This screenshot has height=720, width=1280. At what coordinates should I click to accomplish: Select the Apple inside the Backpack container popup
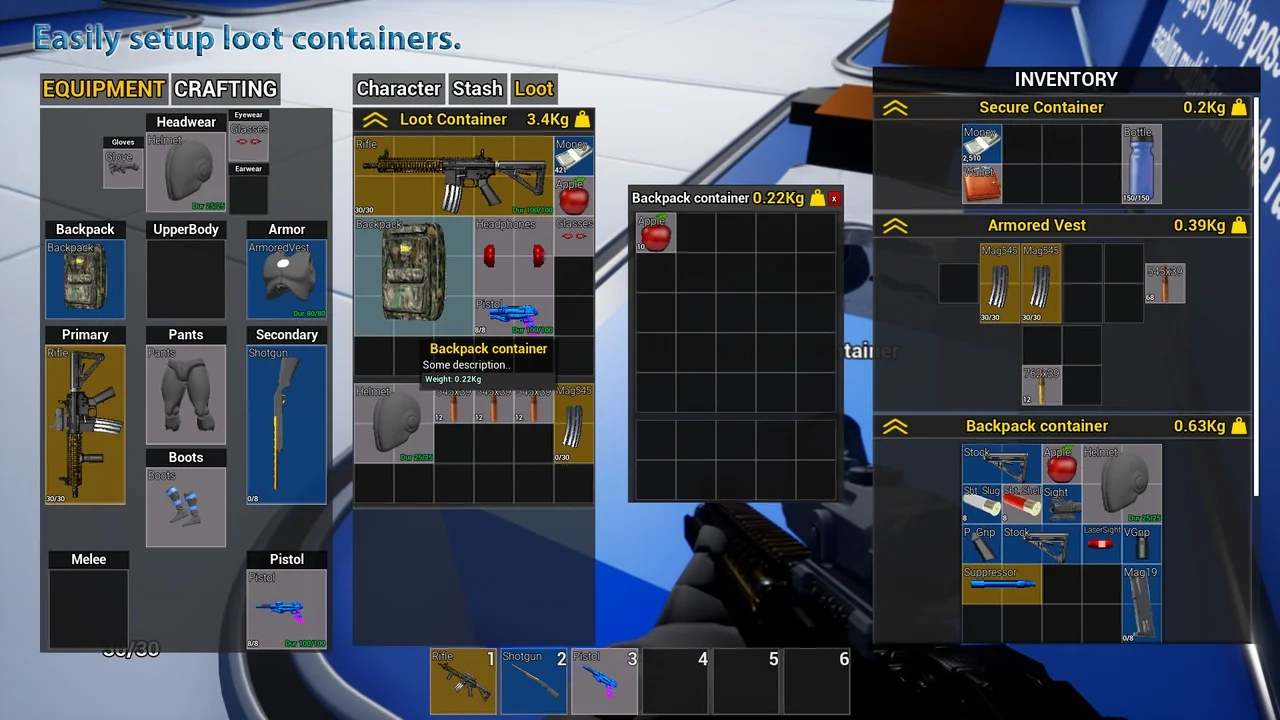coord(655,231)
